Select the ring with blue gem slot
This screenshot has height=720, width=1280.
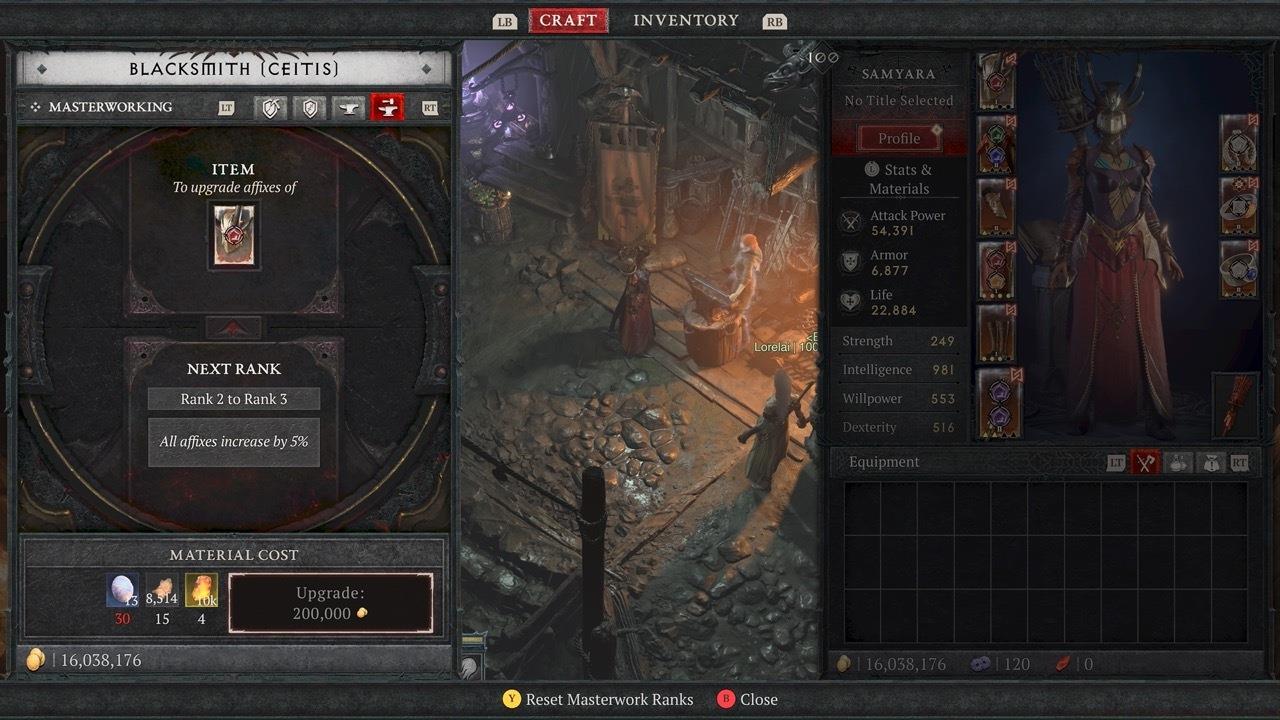pos(1239,269)
